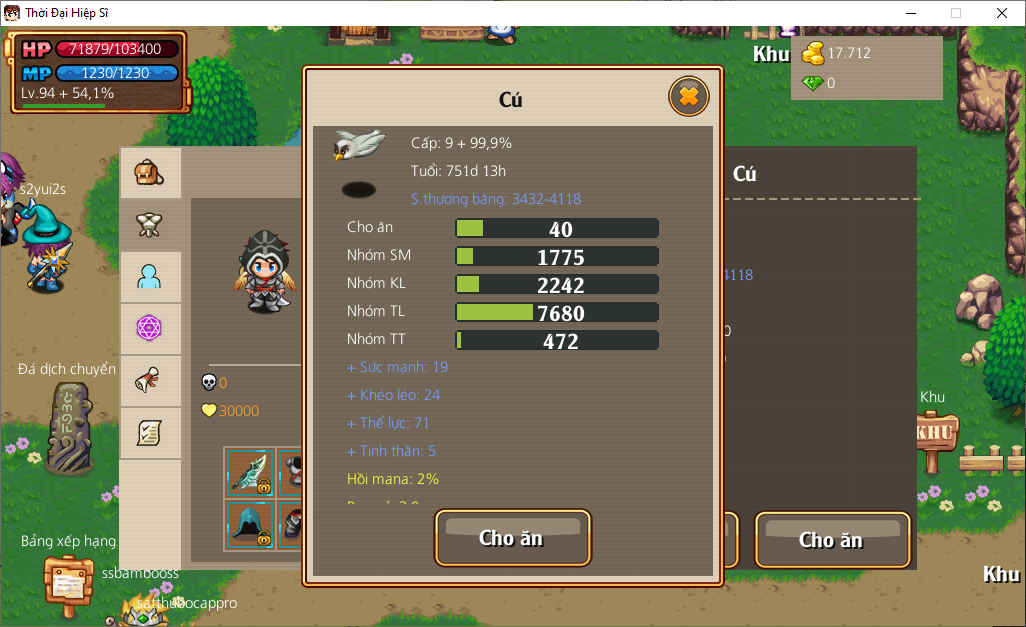Viewport: 1026px width, 627px height.
Task: Select the equipped feather blade weapon slot
Action: tap(249, 472)
